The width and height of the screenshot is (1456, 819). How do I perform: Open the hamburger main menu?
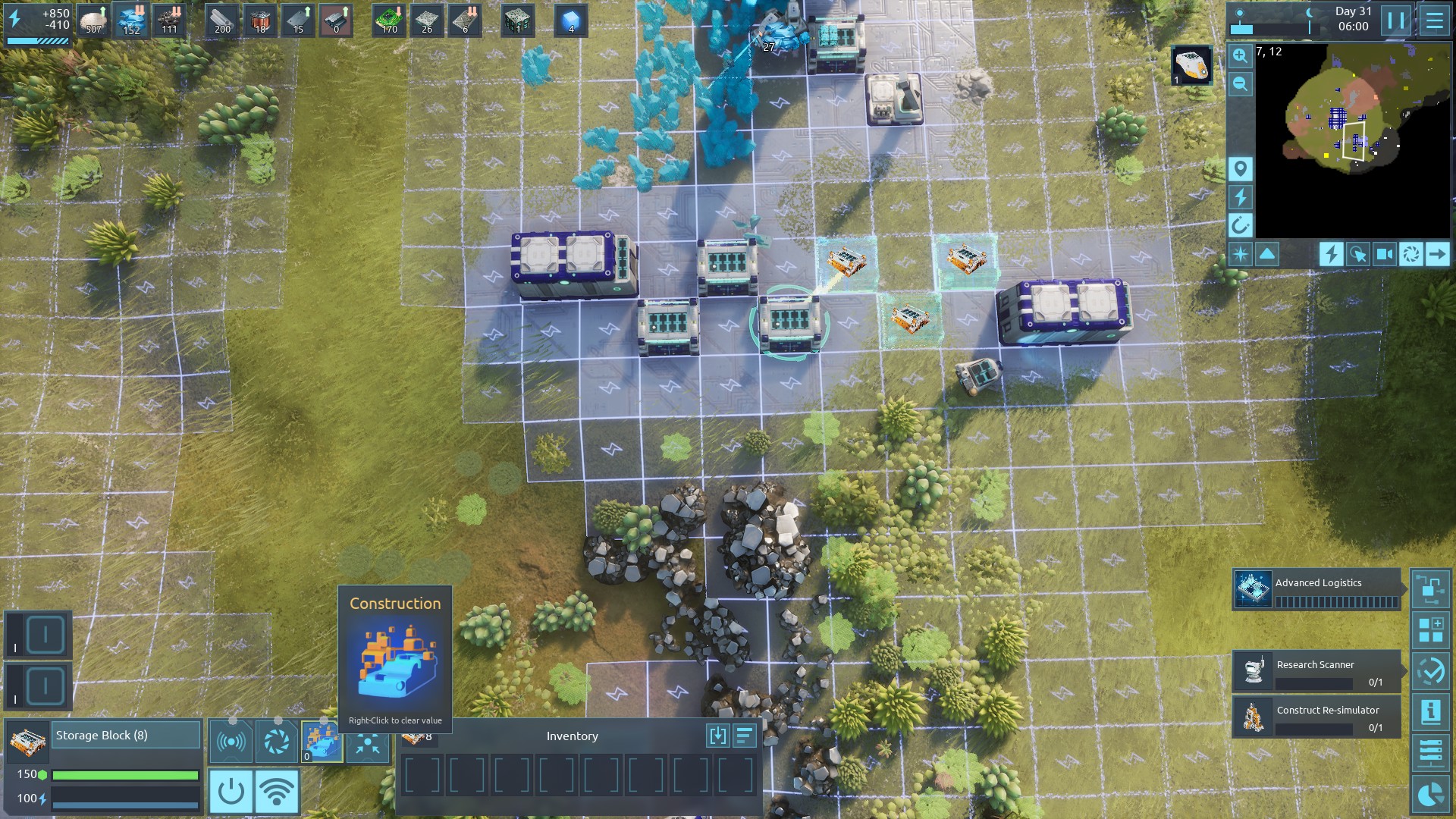pyautogui.click(x=1434, y=20)
